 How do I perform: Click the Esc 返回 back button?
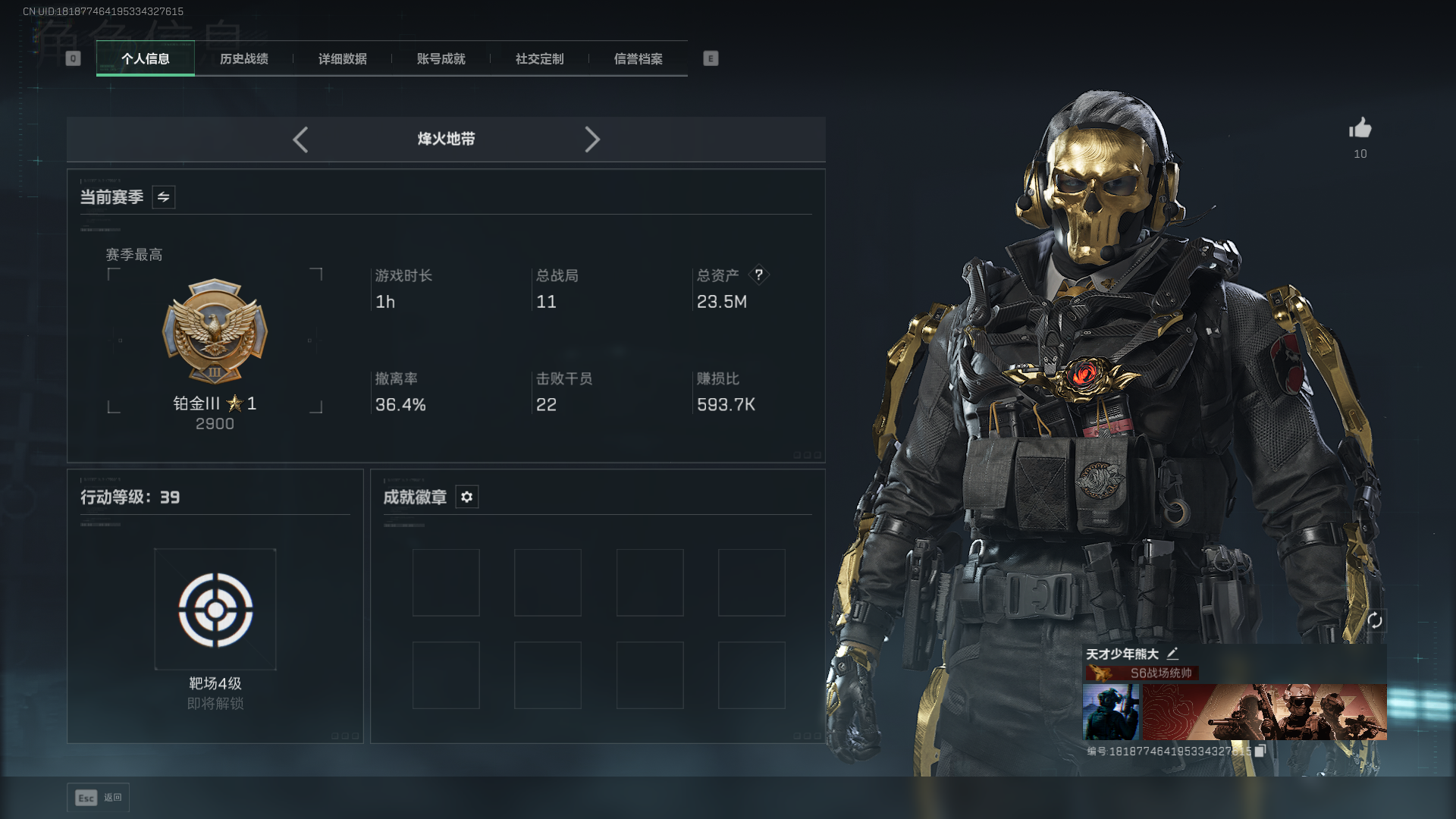tap(98, 798)
